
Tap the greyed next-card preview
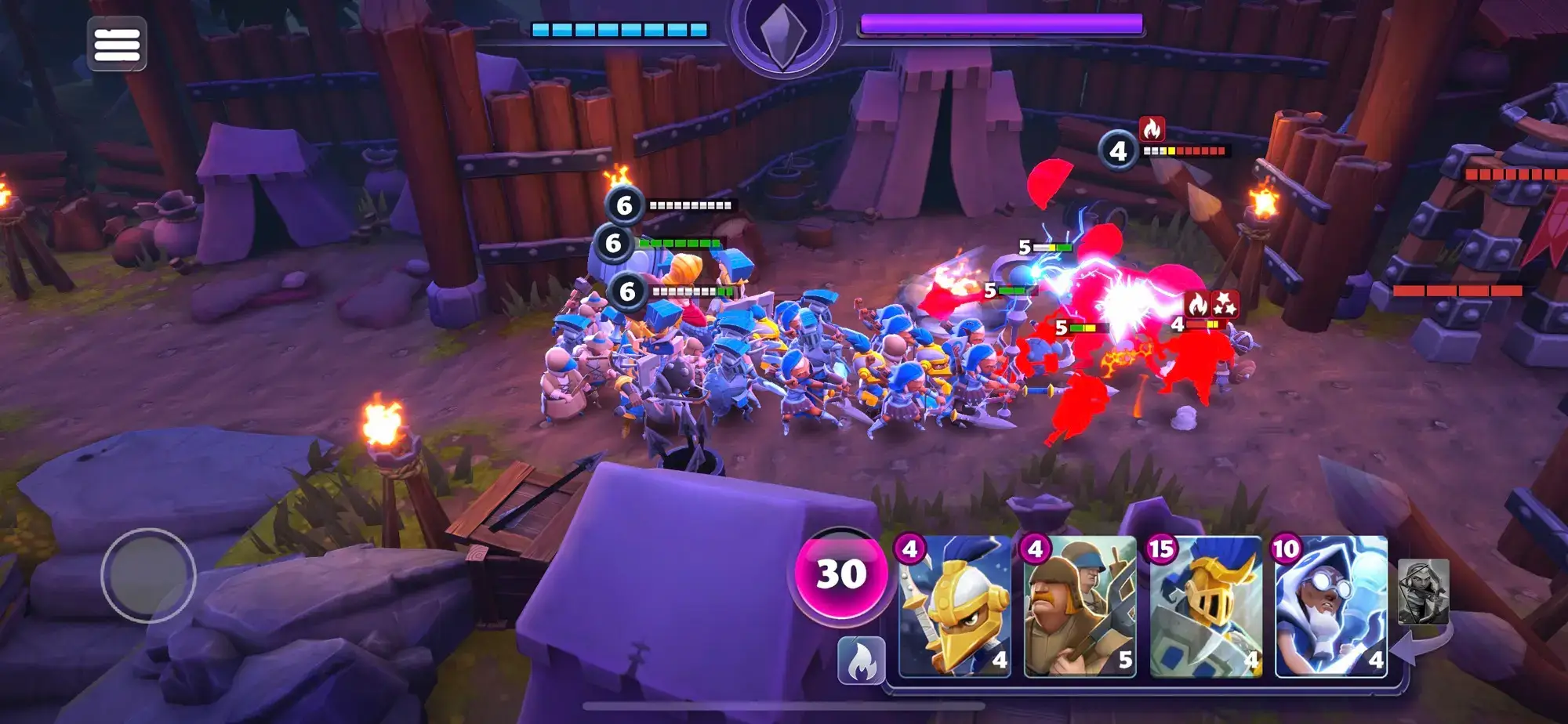1423,592
